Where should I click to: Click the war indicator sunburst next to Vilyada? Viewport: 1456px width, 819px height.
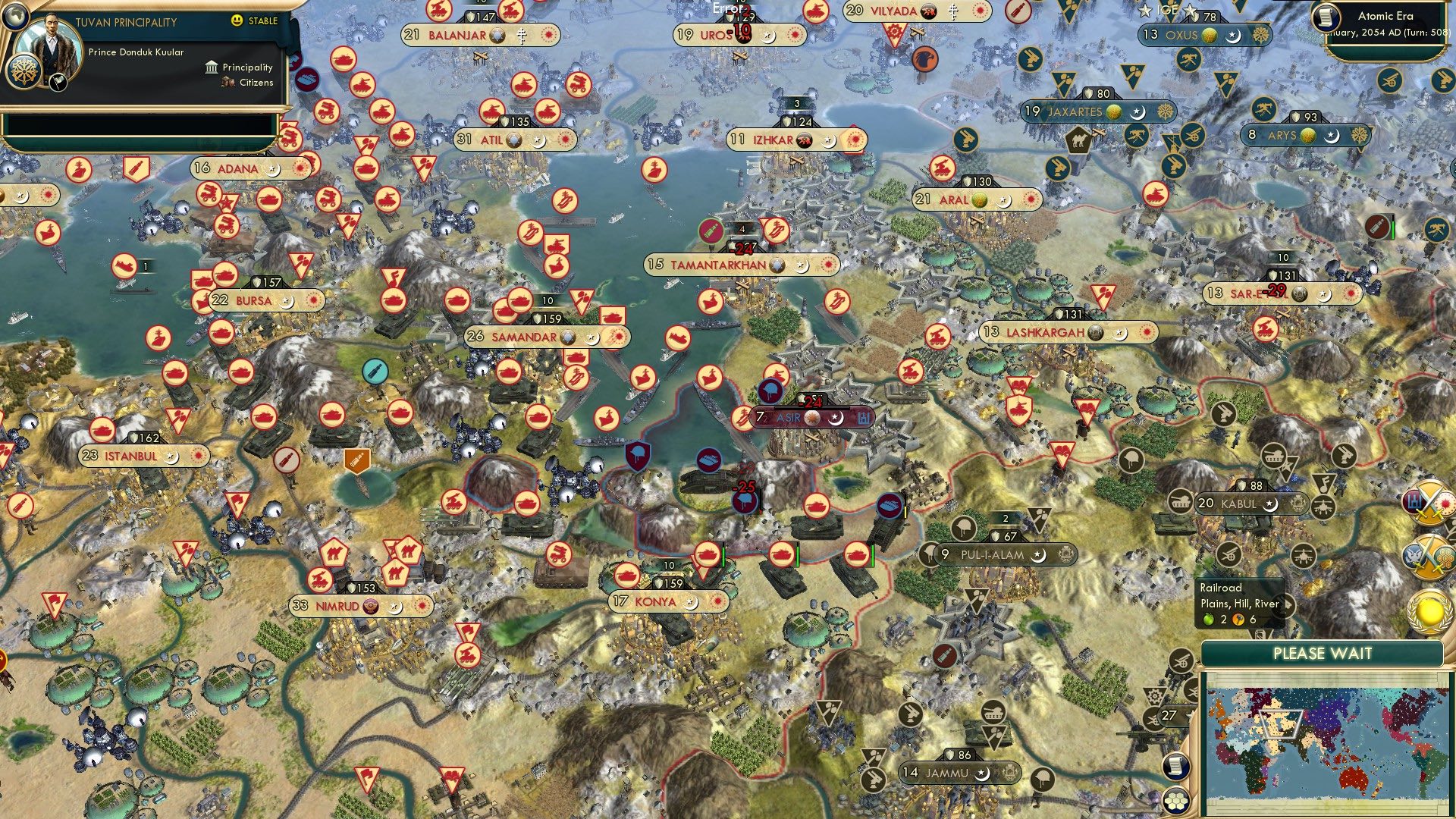(x=979, y=11)
